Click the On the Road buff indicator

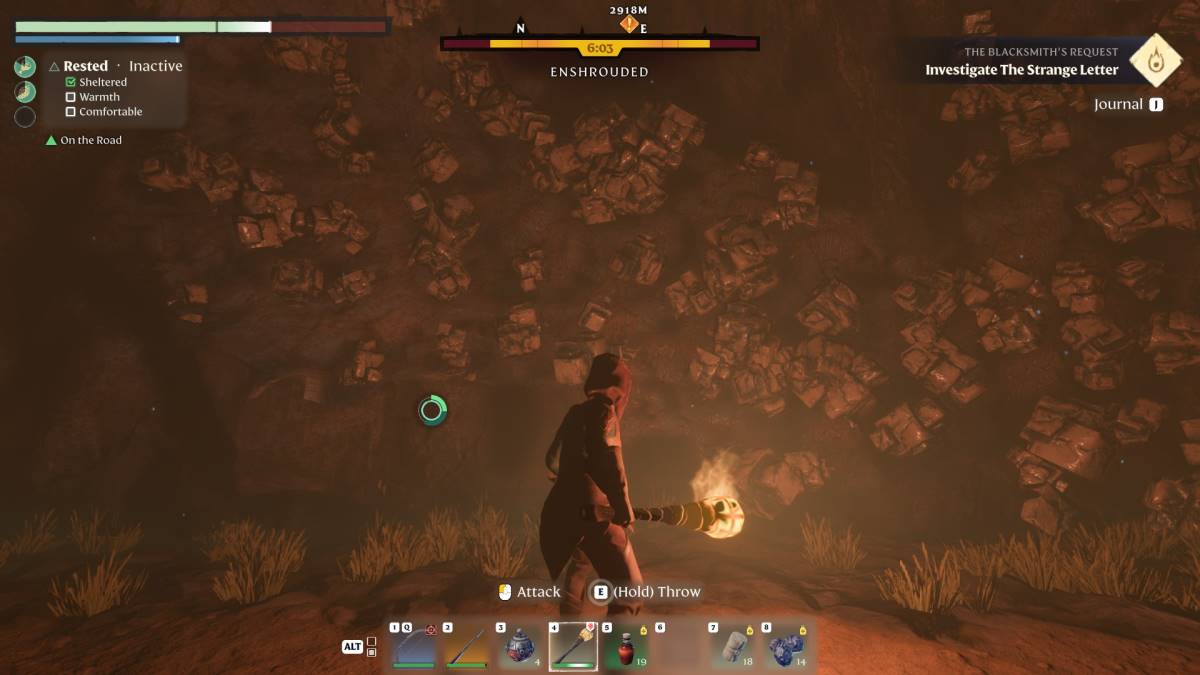click(90, 140)
